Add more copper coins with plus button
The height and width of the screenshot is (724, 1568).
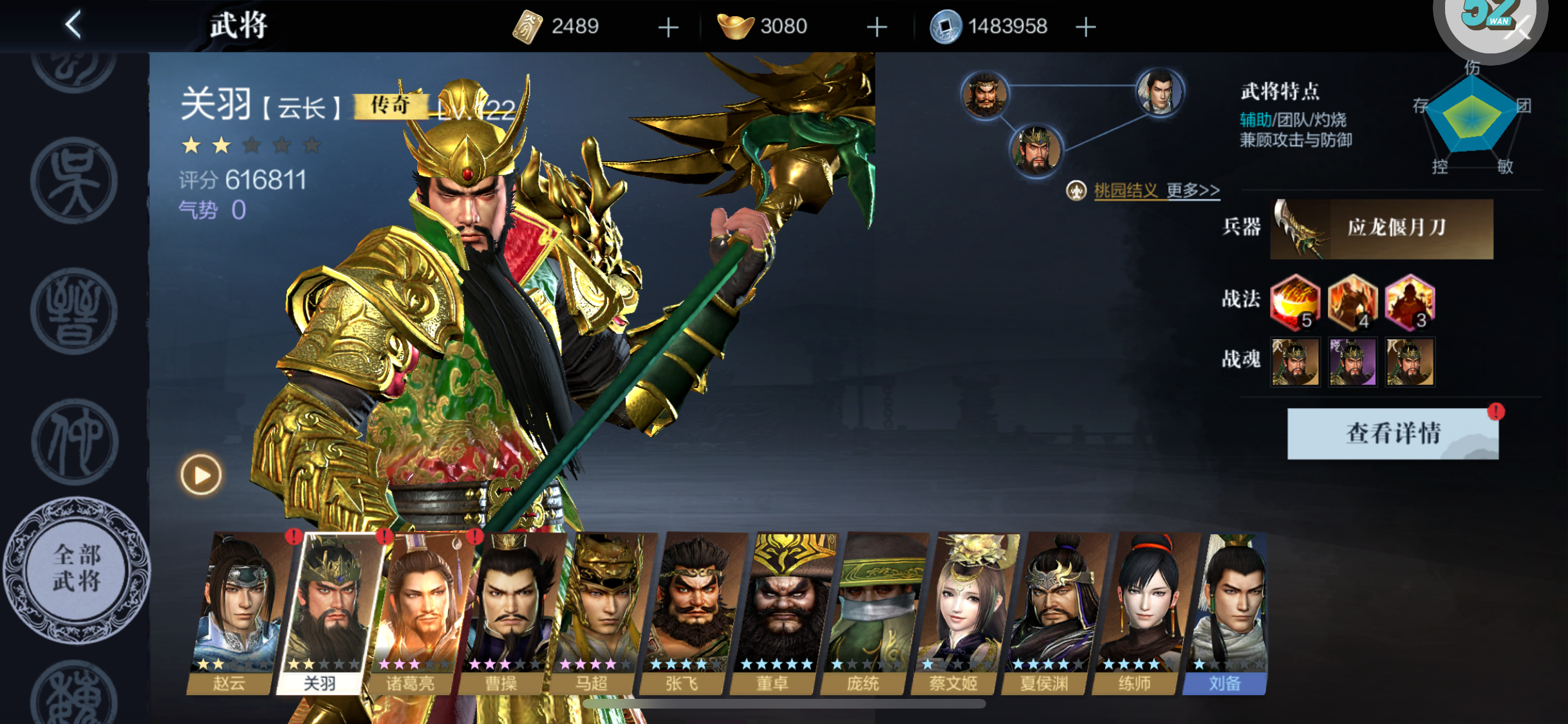coord(1085,27)
